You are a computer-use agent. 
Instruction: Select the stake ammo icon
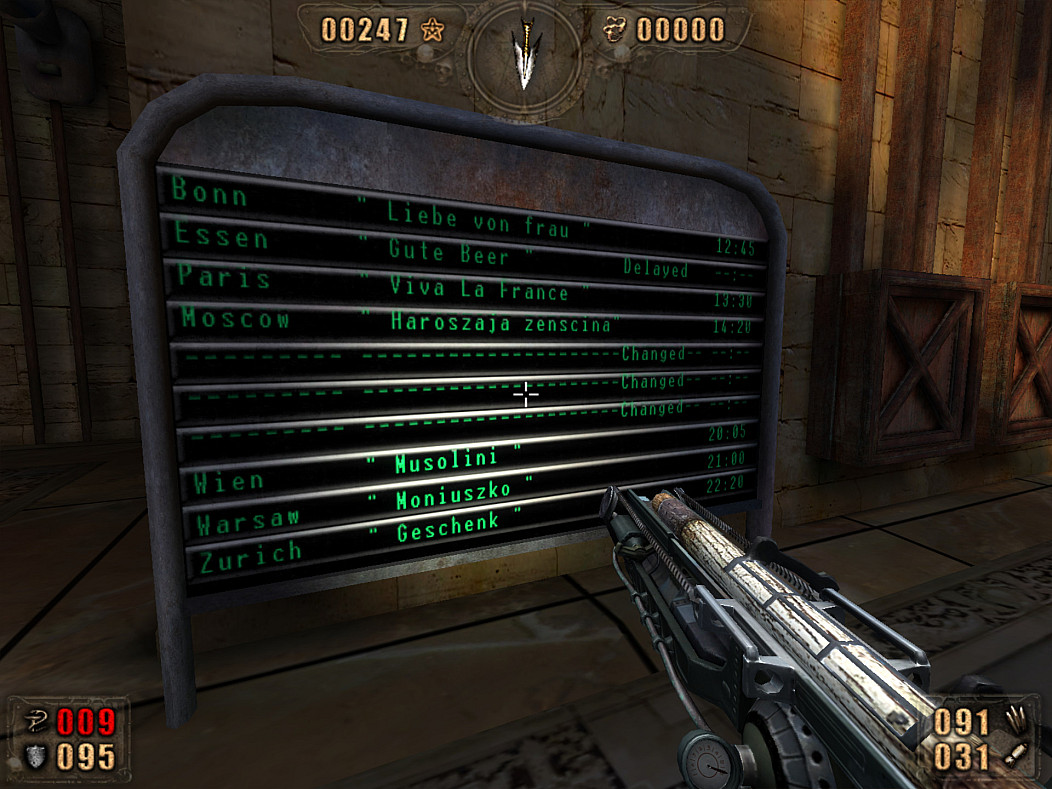[x=1013, y=720]
